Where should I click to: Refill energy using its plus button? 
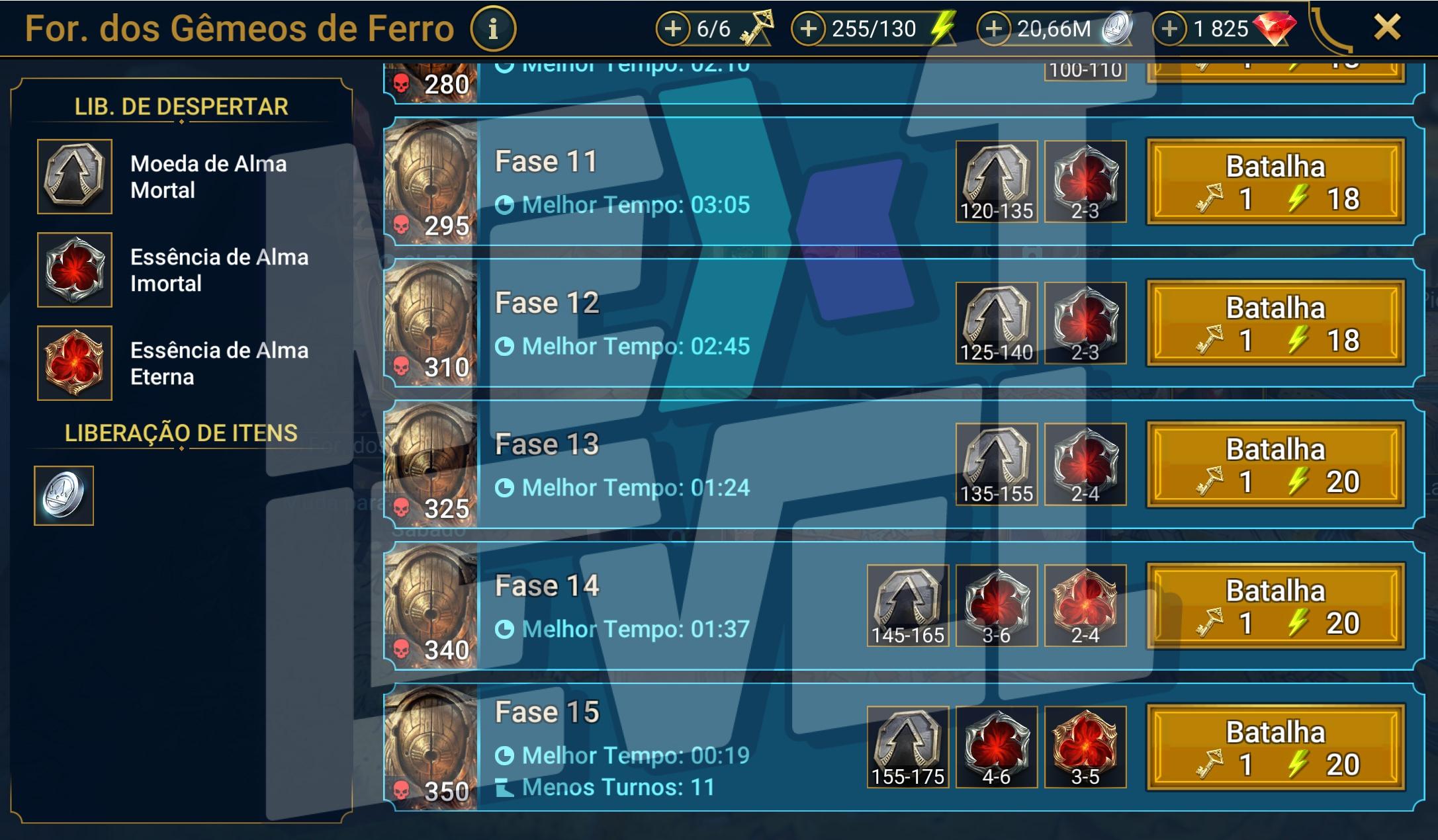(809, 29)
